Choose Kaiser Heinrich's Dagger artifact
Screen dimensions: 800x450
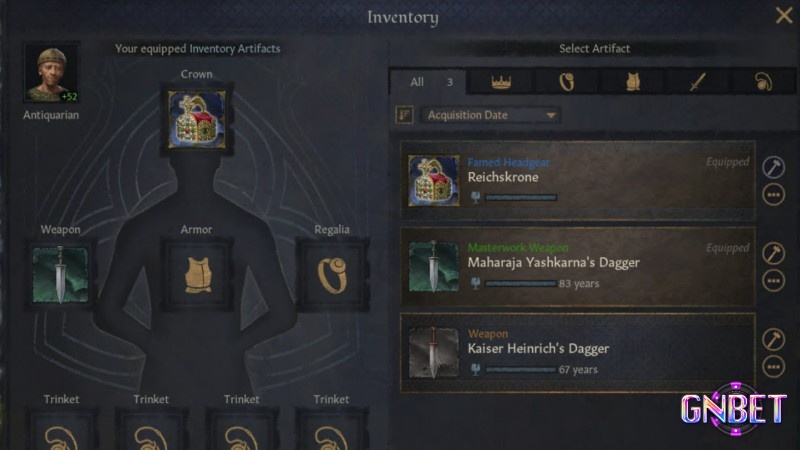[x=580, y=352]
